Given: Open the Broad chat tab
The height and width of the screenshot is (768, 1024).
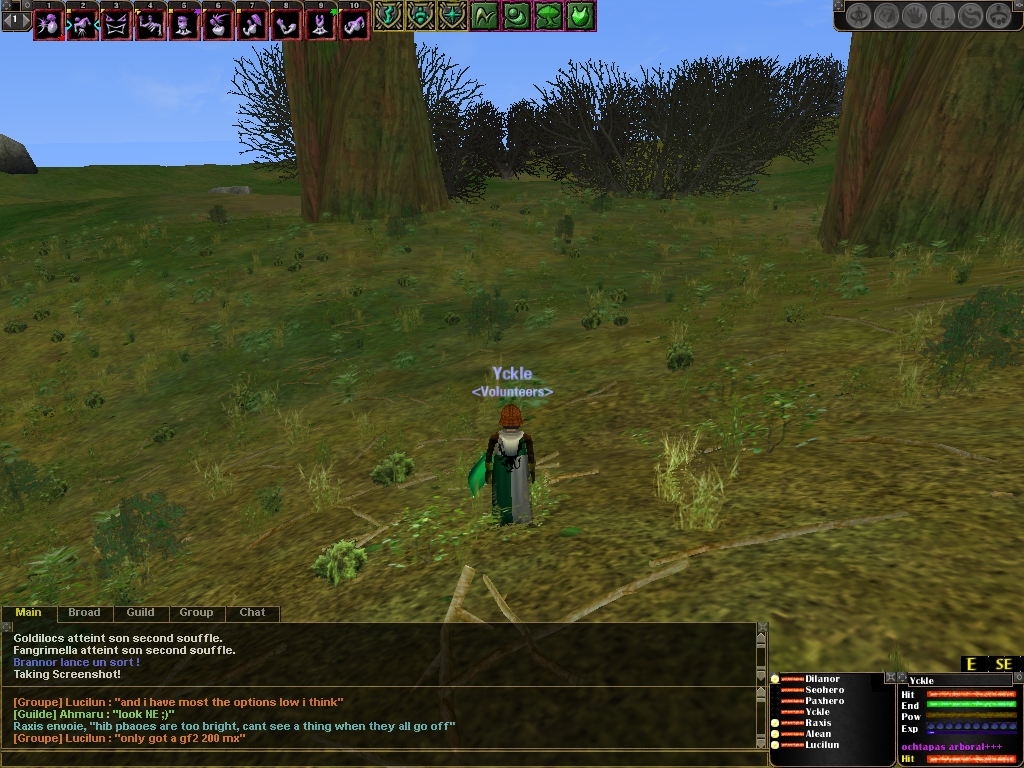Looking at the screenshot, I should pos(84,613).
